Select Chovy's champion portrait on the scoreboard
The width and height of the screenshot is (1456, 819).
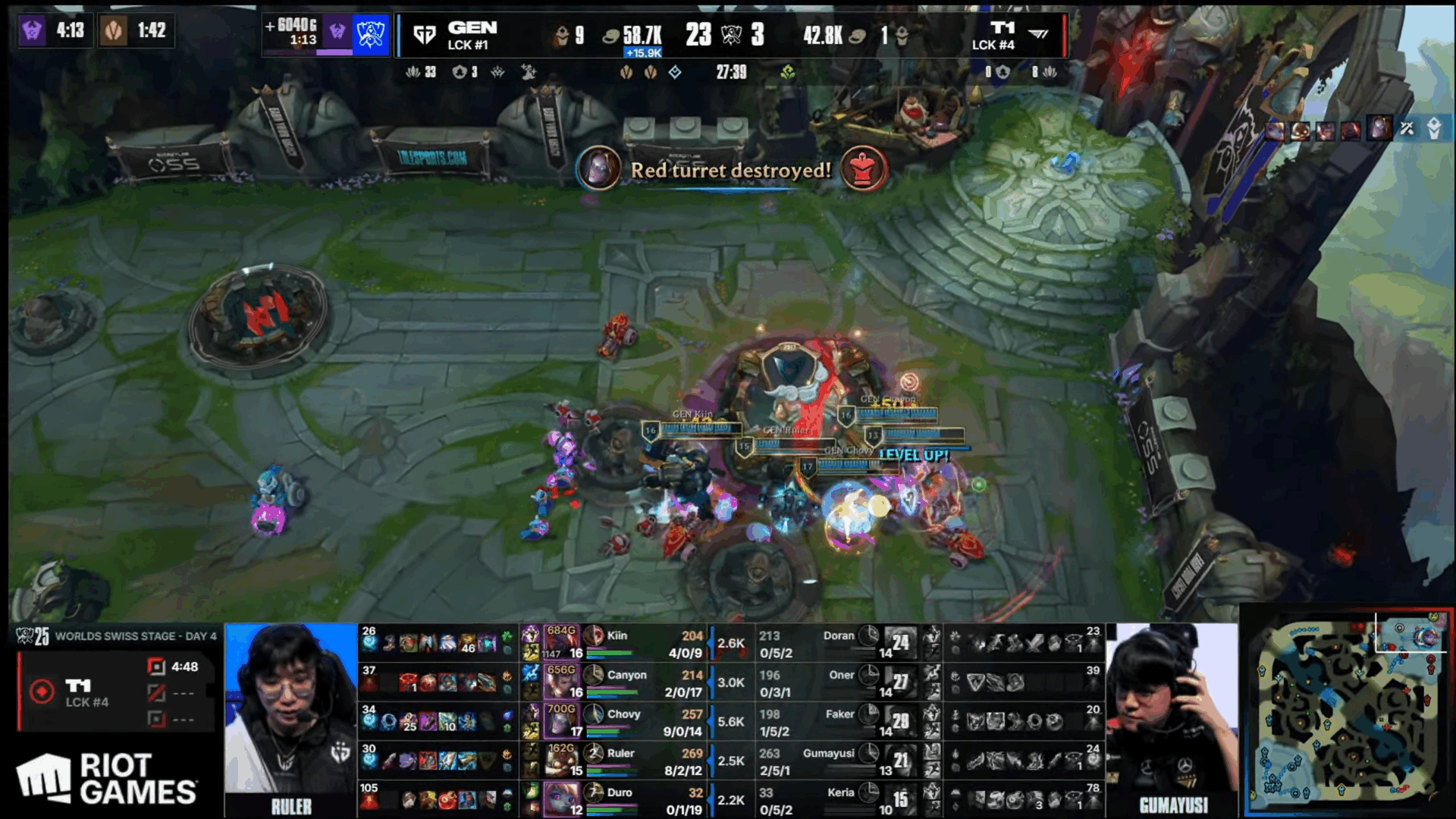click(x=561, y=721)
